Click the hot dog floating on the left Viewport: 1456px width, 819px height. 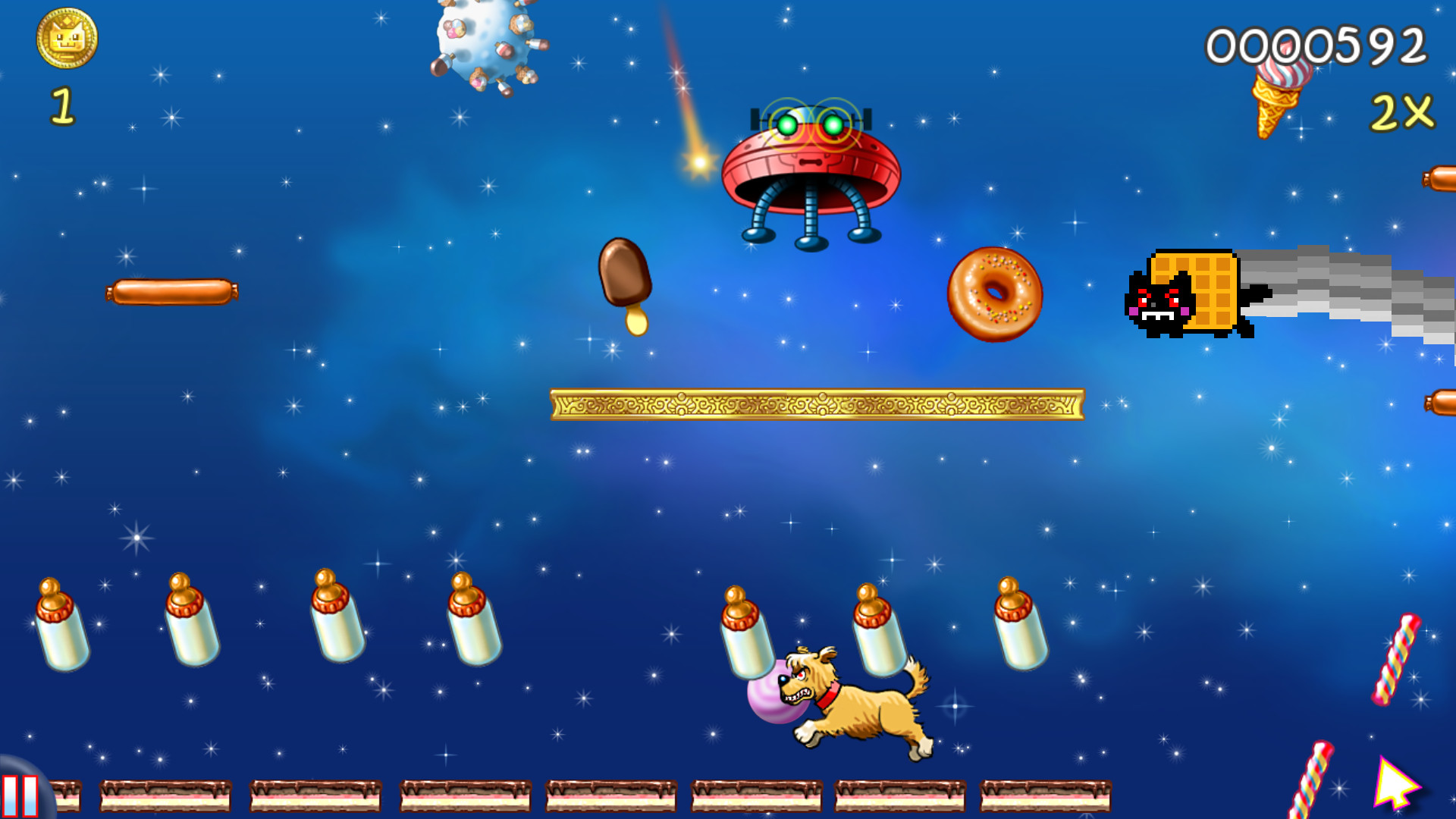point(171,292)
